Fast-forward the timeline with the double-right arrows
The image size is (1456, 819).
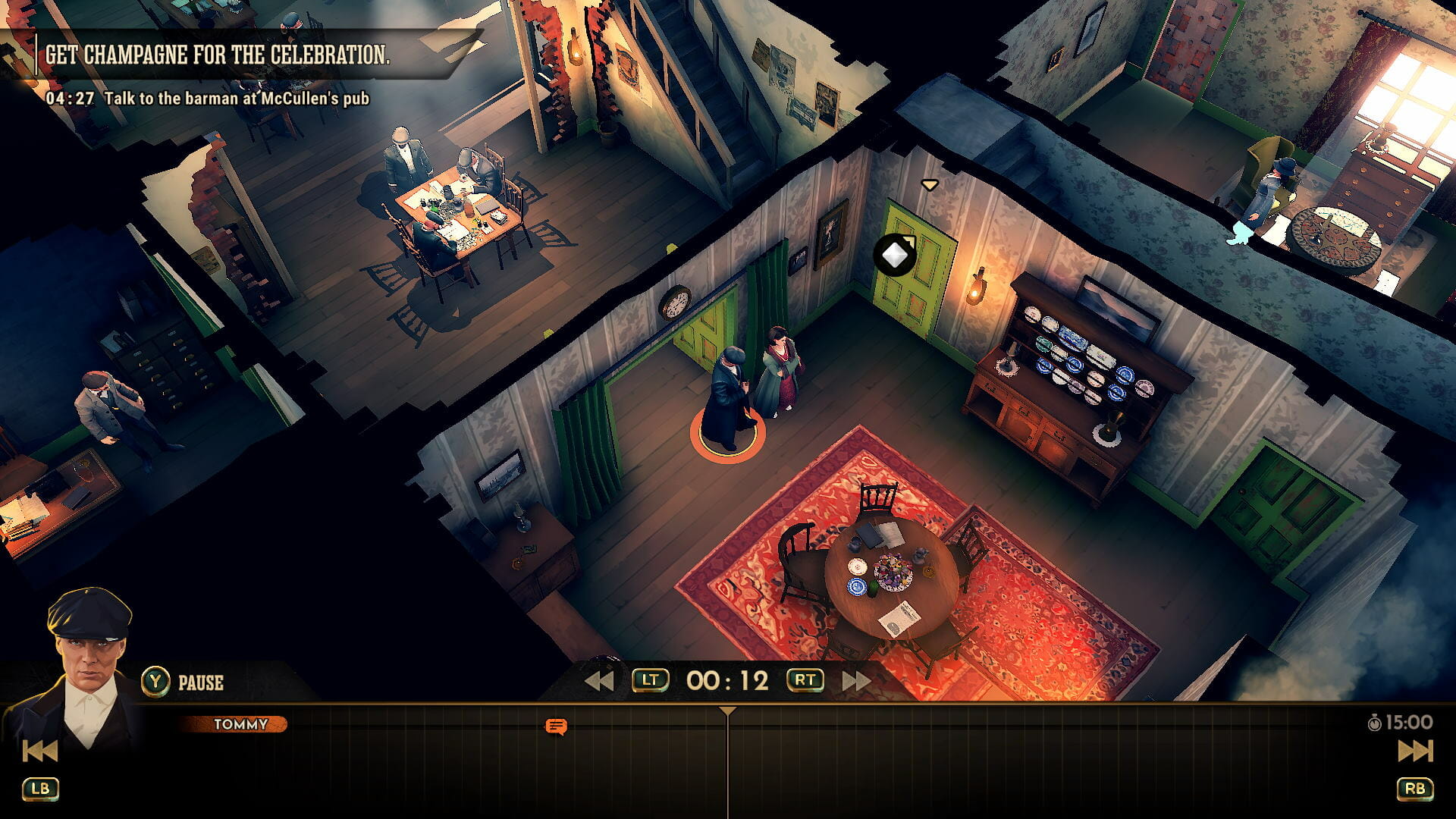856,681
